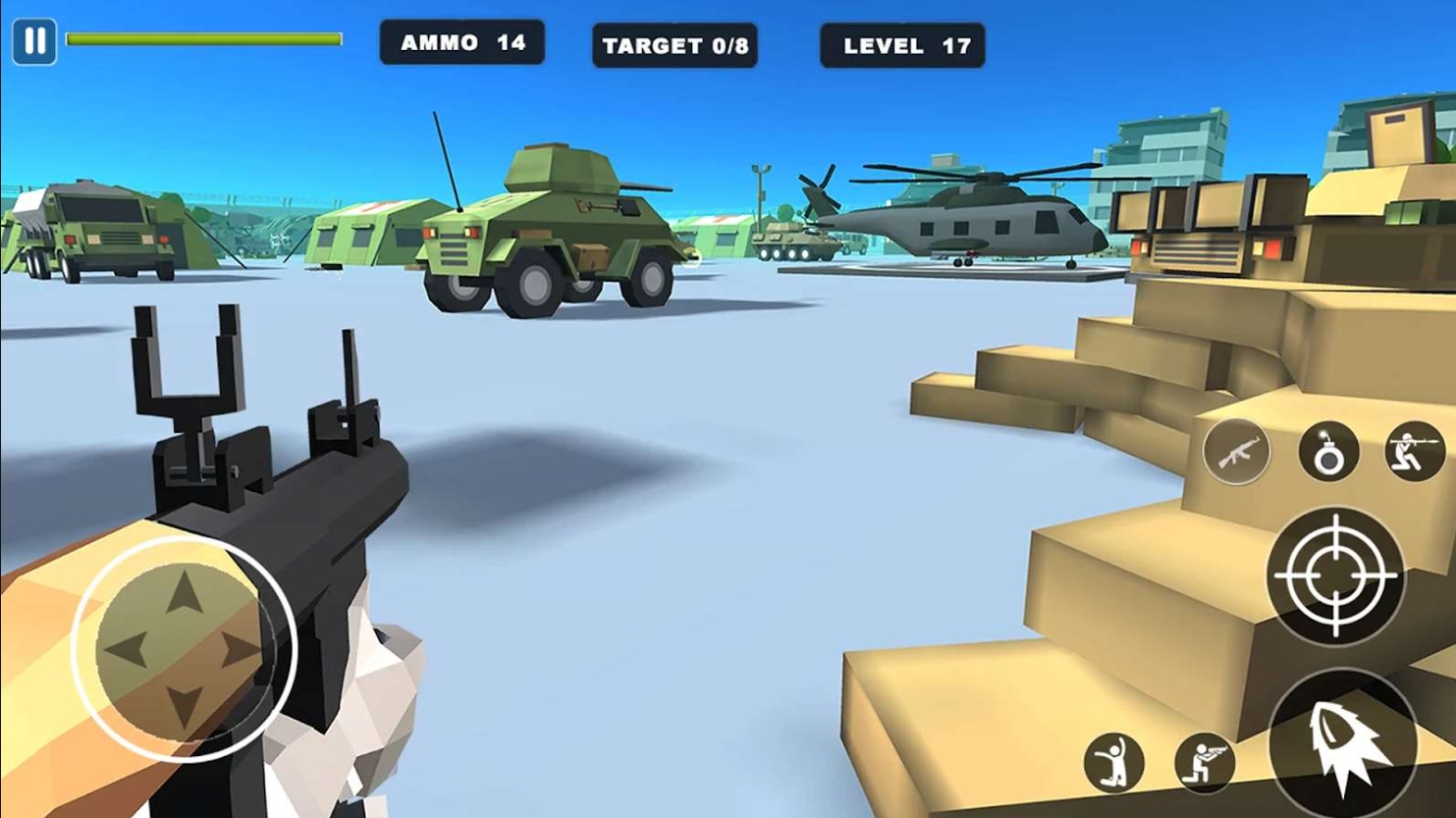Screen dimensions: 1456x818
Task: Tap the right arrow on the movement pad
Action: [x=241, y=649]
